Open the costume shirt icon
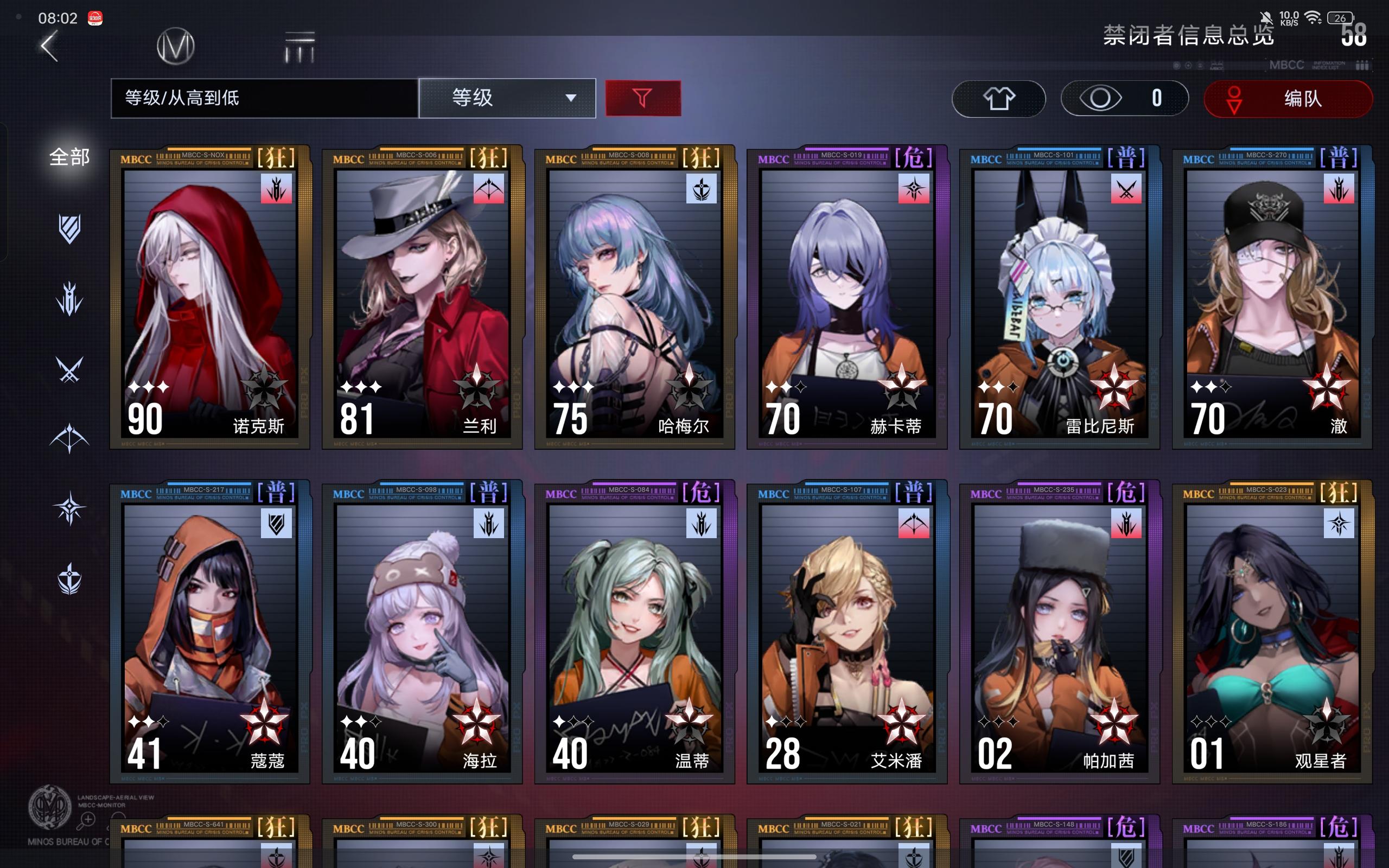The image size is (1389, 868). [x=999, y=98]
